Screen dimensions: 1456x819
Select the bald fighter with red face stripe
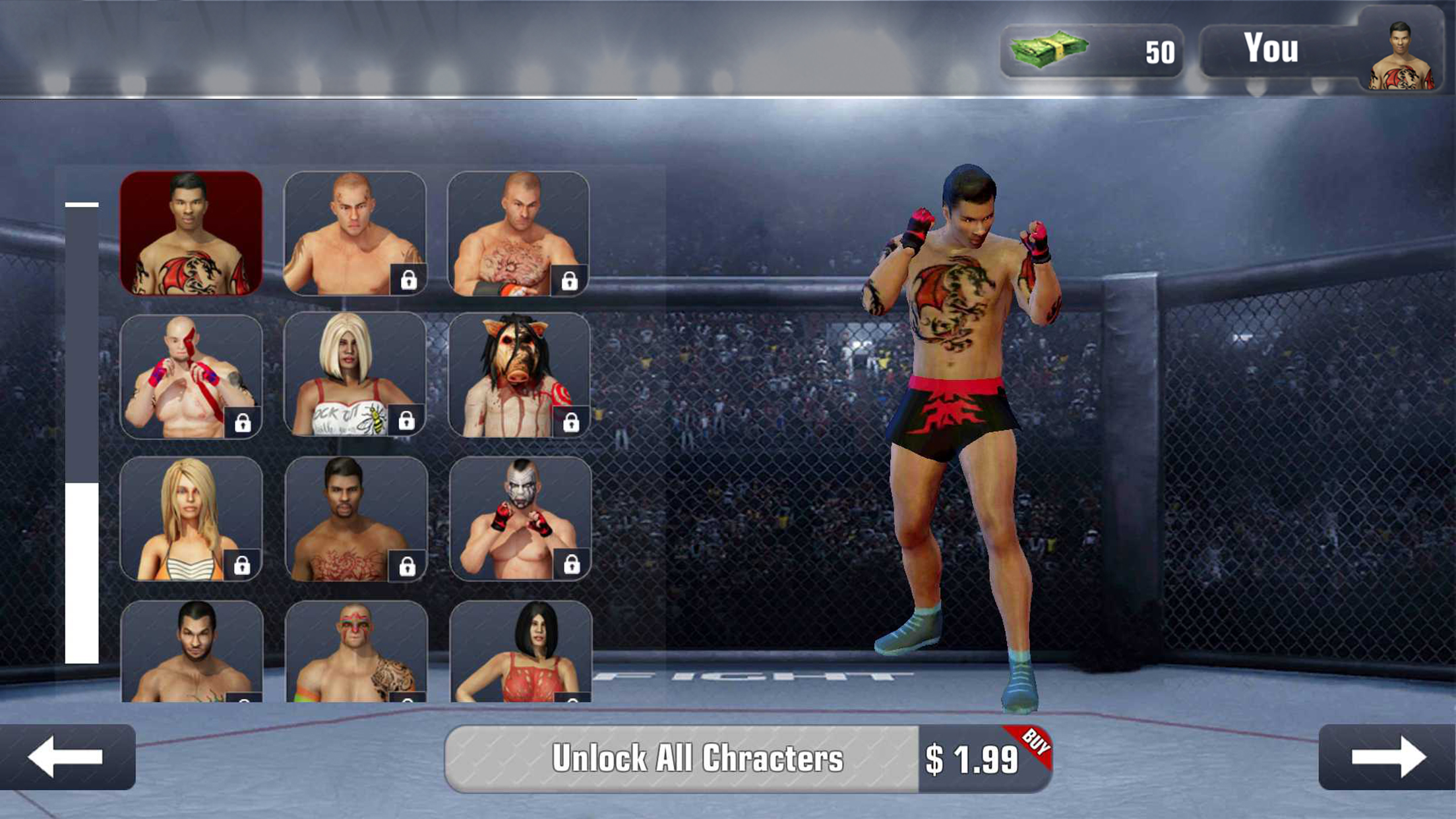191,377
